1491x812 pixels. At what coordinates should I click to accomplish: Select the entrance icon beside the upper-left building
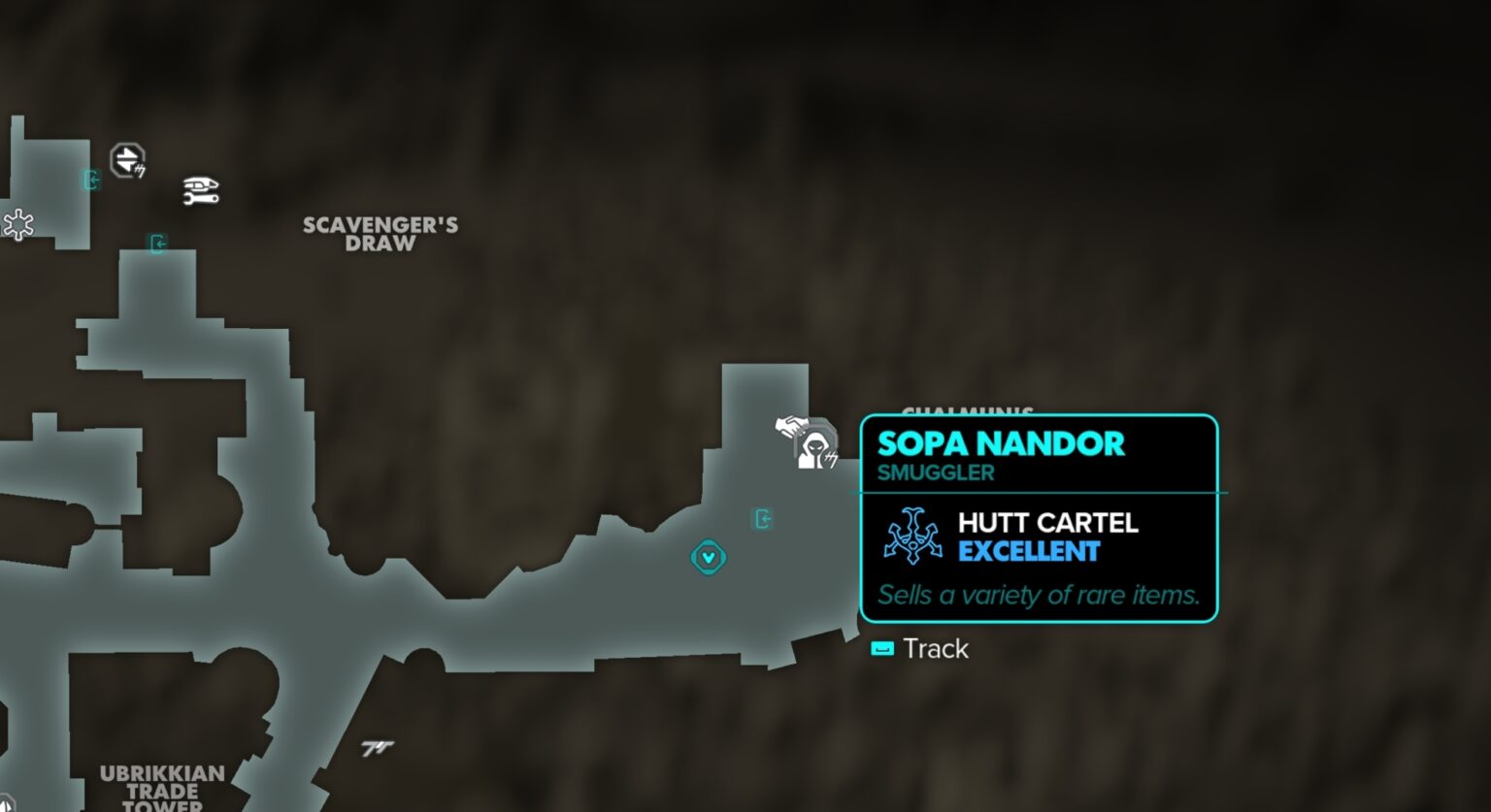tap(92, 180)
